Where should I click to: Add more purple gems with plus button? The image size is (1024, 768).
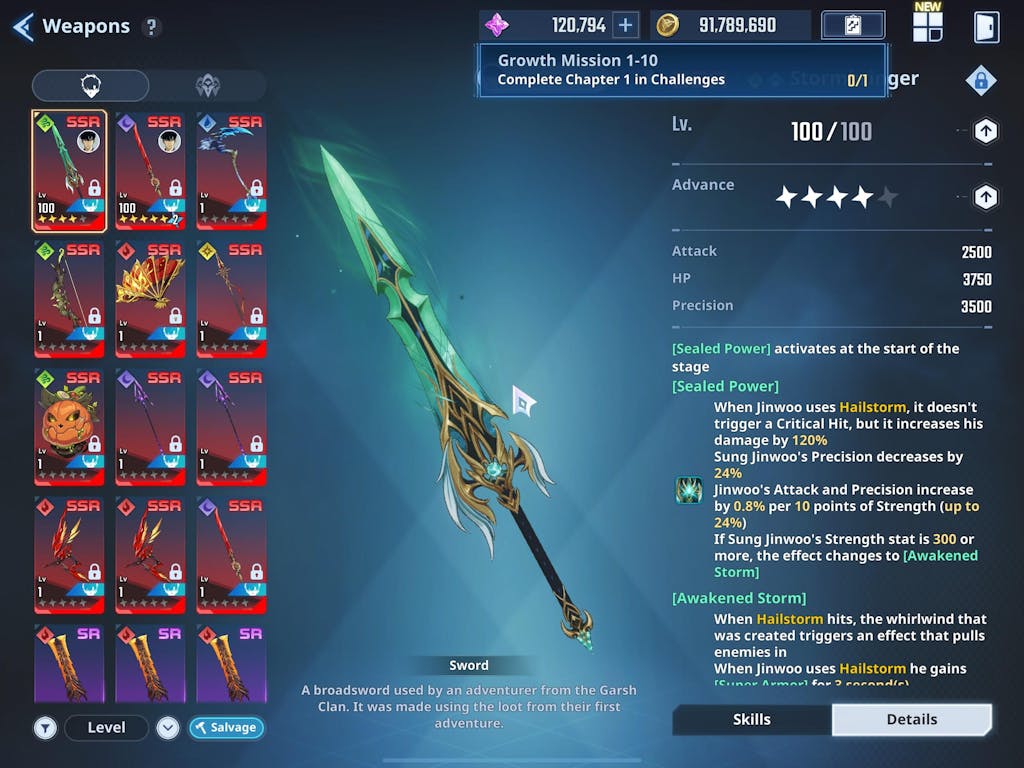point(625,25)
